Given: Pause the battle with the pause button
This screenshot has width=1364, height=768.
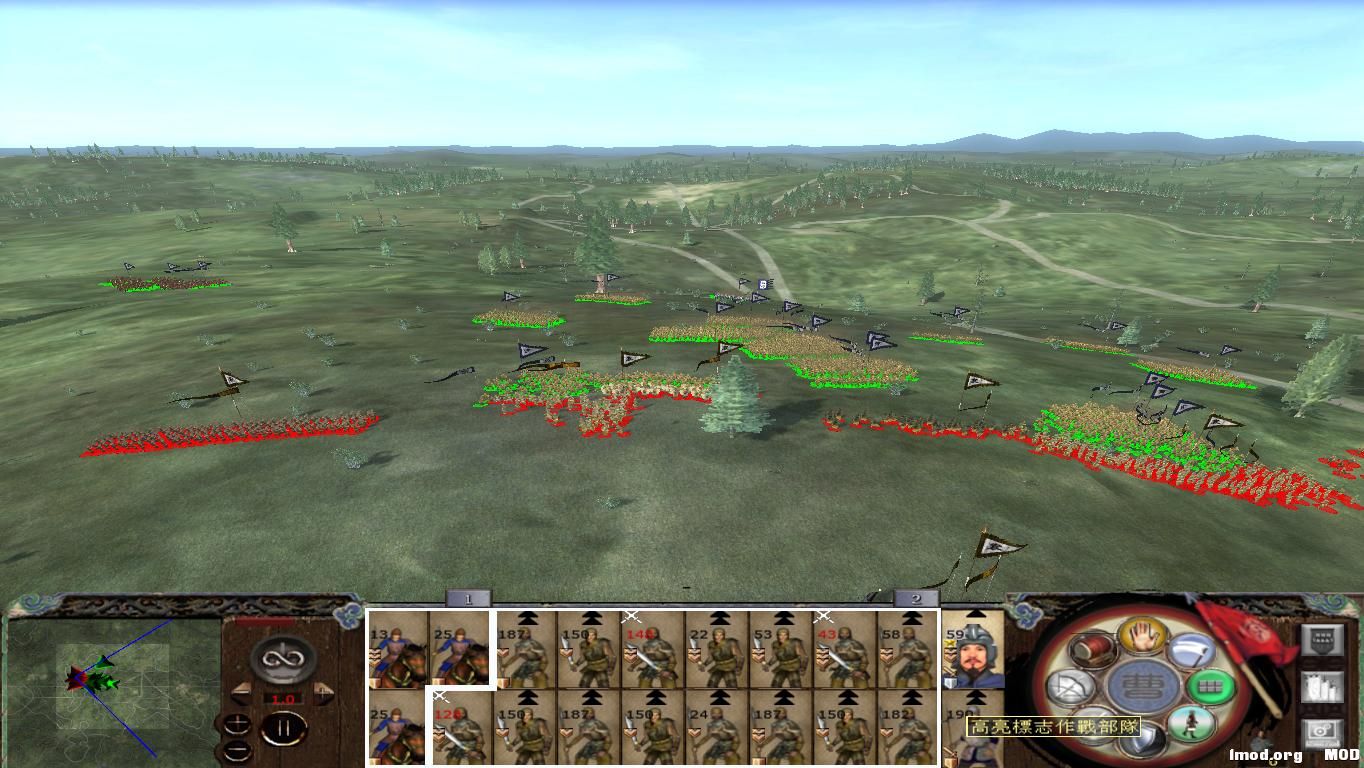Looking at the screenshot, I should [x=284, y=727].
